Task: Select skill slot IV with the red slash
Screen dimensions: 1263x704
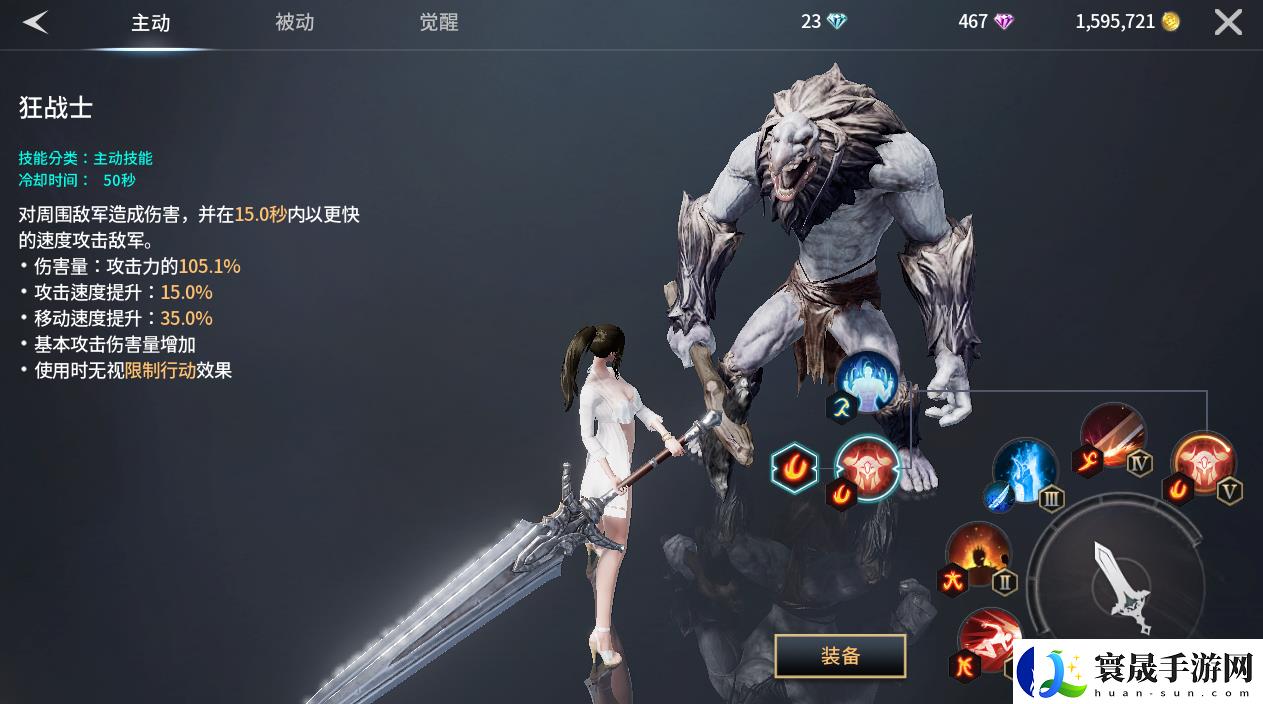Action: 1112,434
